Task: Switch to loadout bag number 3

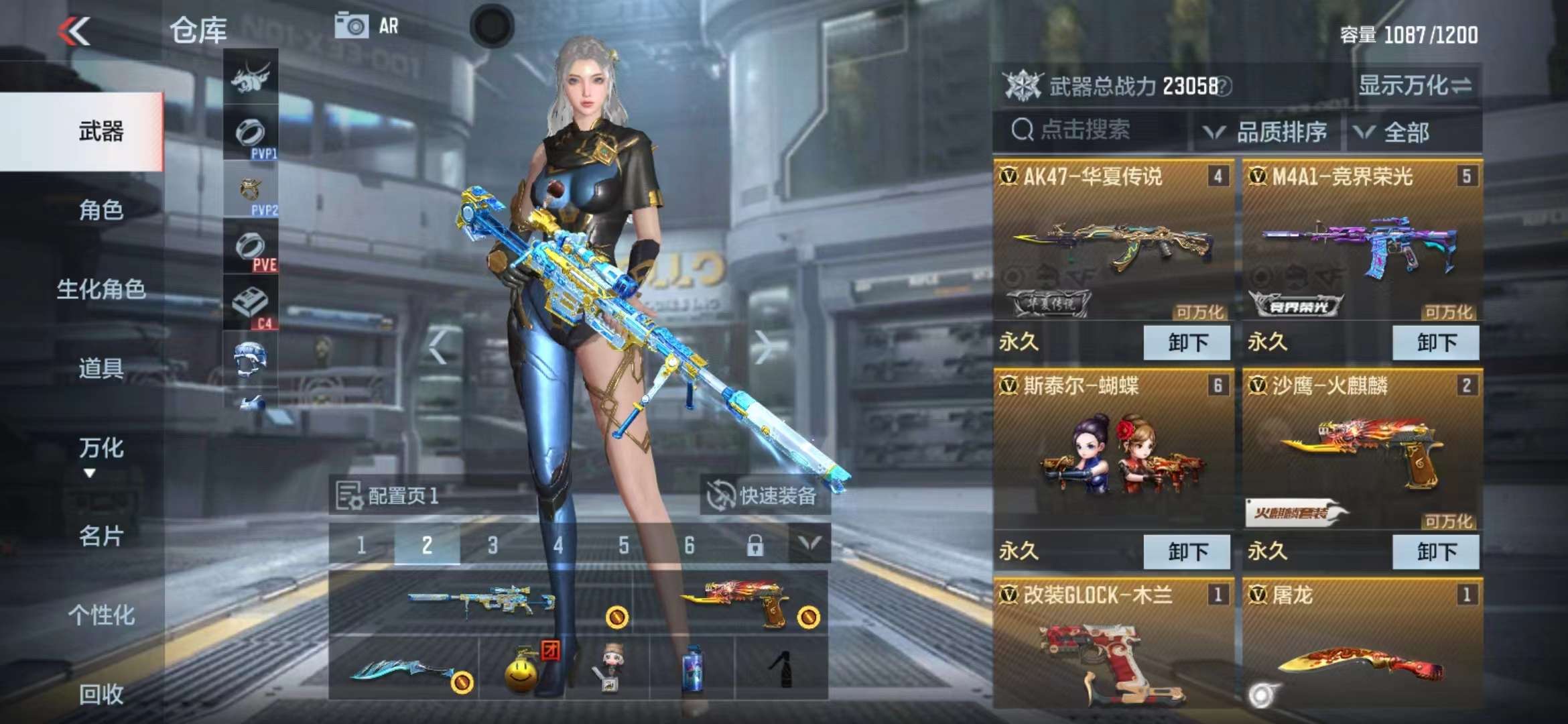Action: (x=493, y=545)
